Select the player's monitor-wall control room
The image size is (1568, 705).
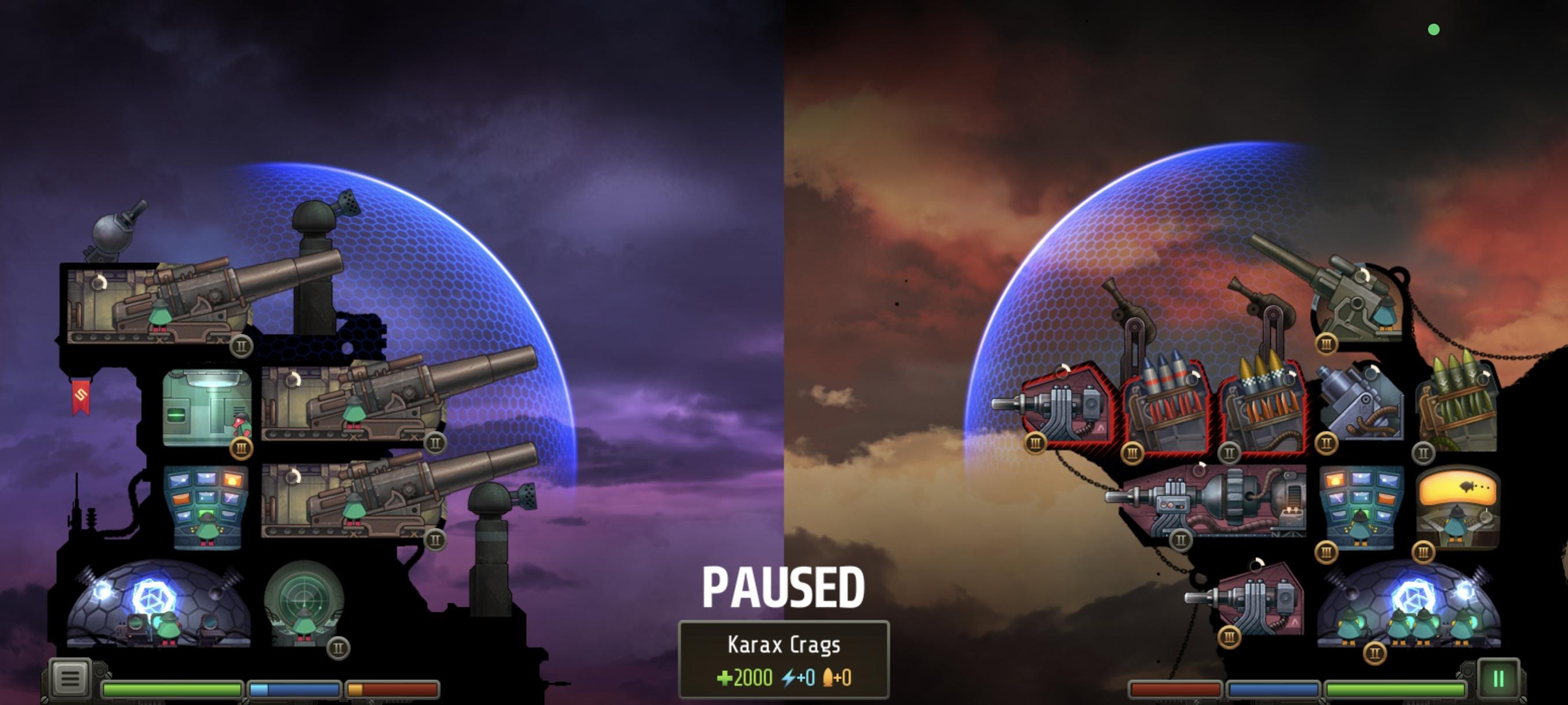(x=206, y=507)
